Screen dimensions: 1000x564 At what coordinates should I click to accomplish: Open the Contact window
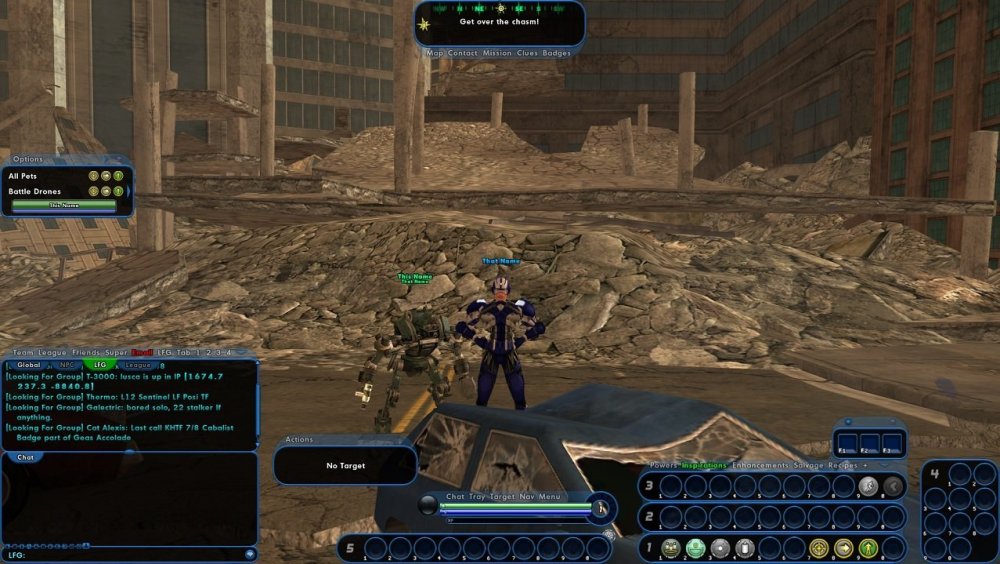pyautogui.click(x=465, y=53)
